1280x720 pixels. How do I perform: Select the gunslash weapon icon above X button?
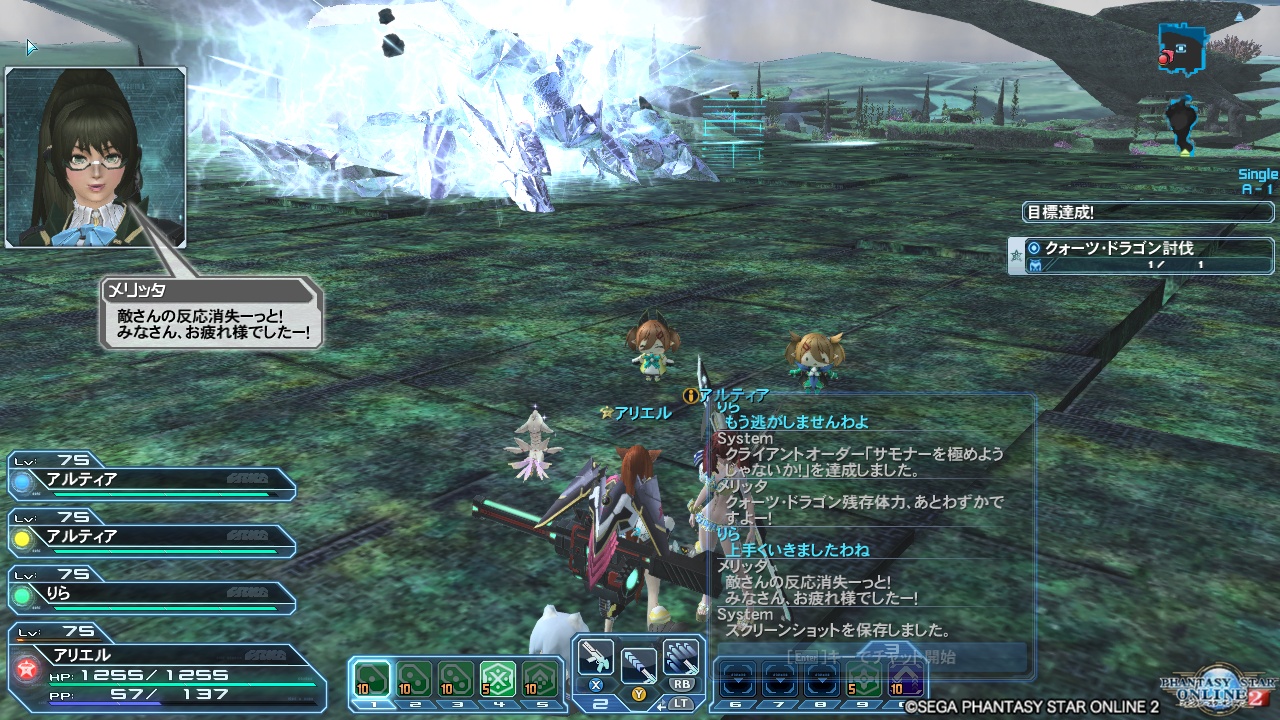click(596, 658)
